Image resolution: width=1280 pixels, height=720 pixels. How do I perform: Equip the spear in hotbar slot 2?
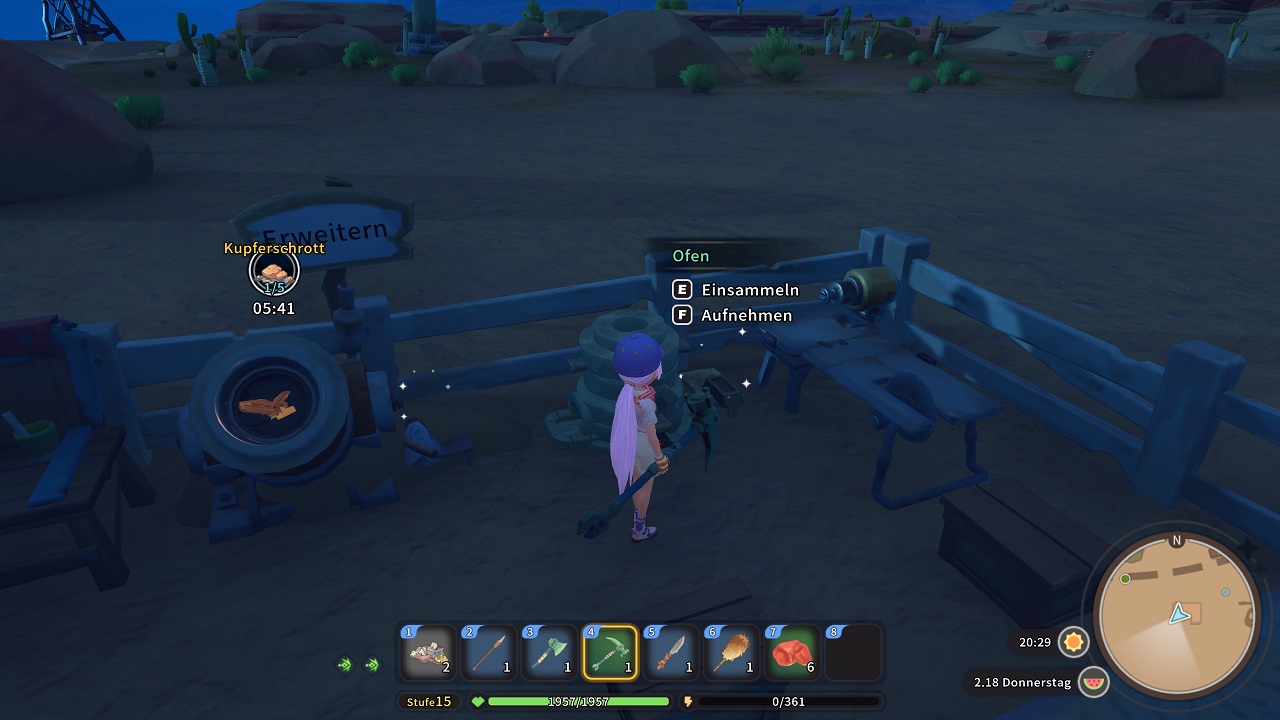(489, 653)
